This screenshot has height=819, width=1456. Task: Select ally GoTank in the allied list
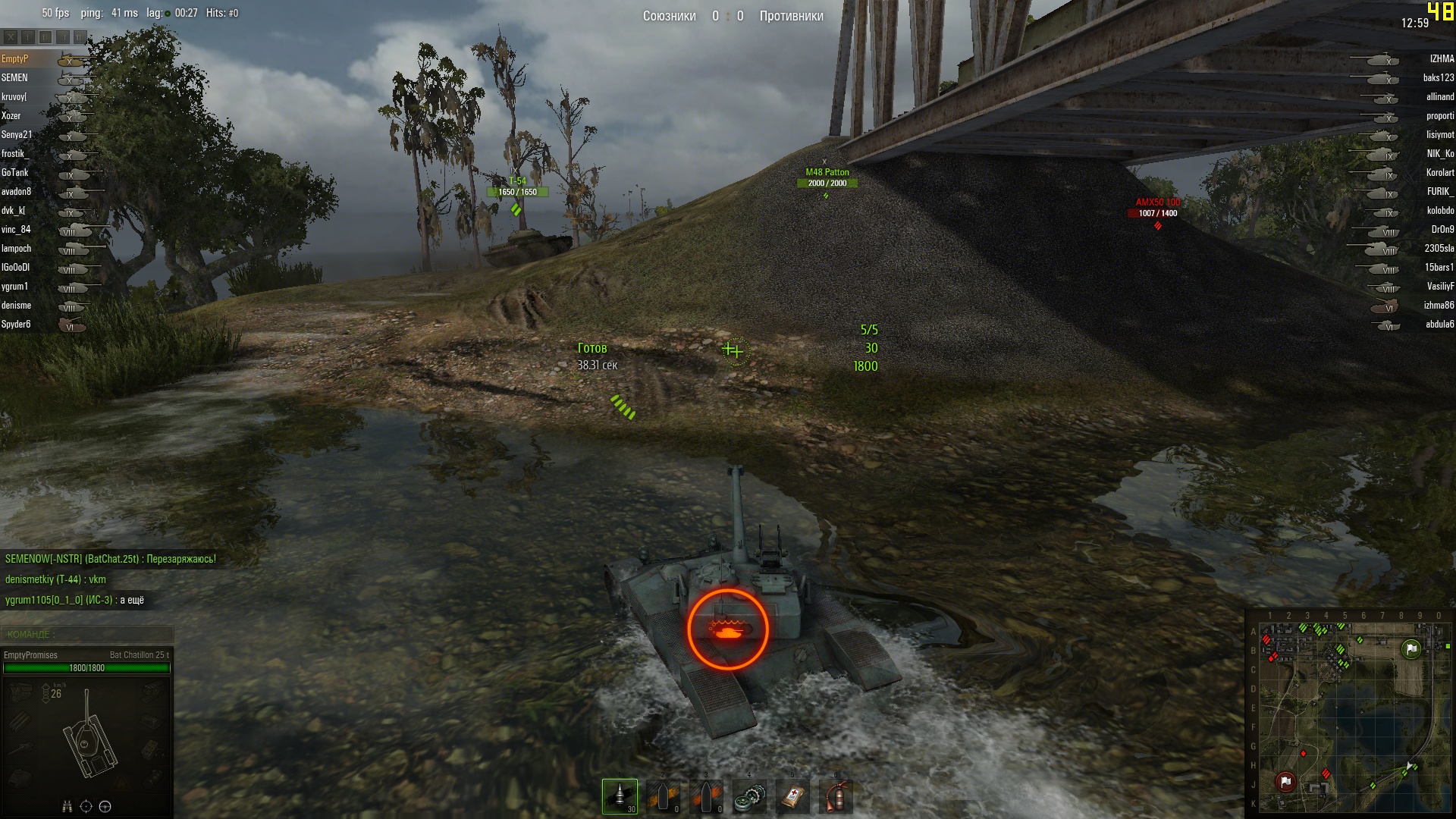point(15,173)
